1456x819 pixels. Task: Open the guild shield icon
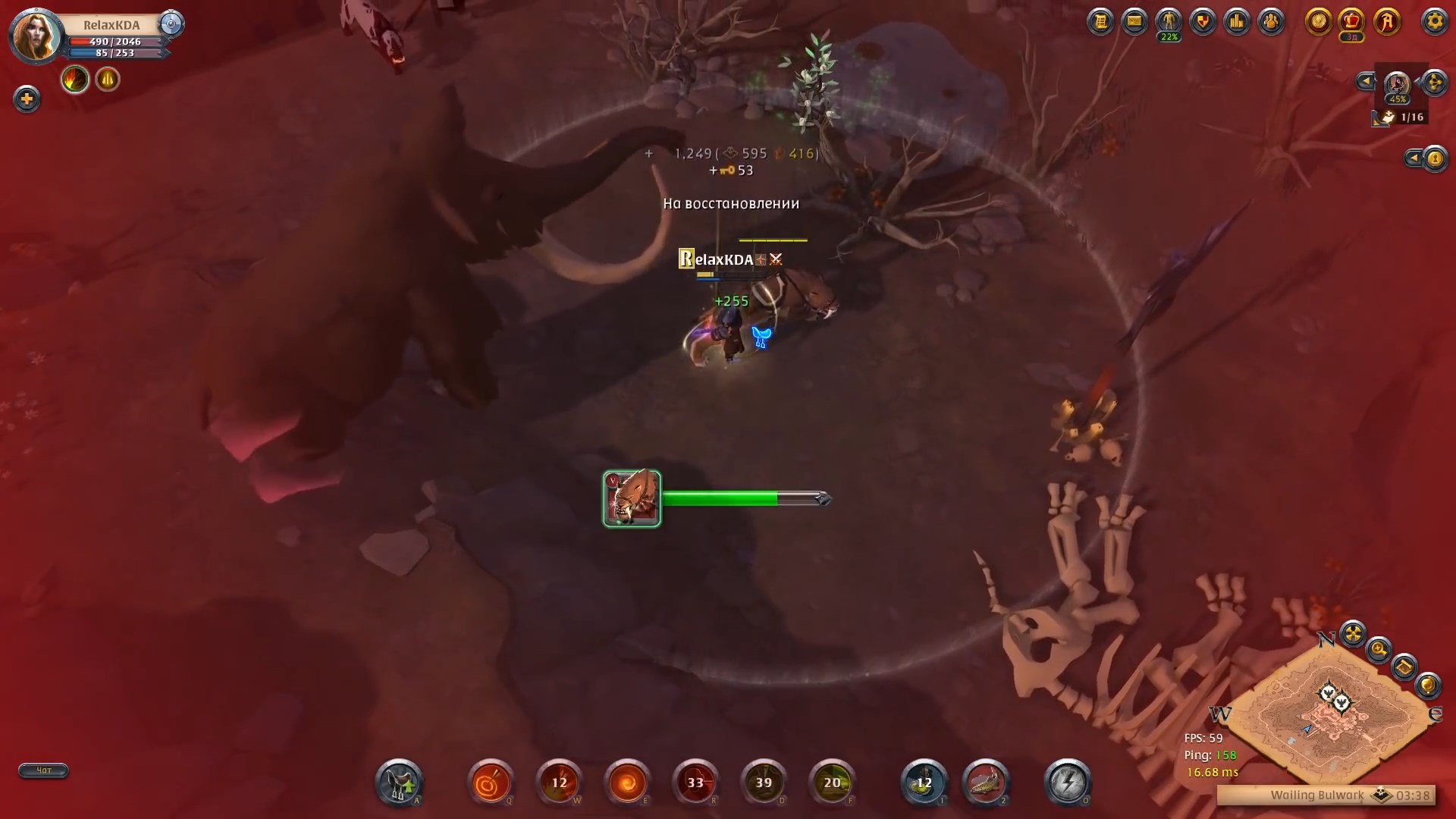pyautogui.click(x=1203, y=21)
